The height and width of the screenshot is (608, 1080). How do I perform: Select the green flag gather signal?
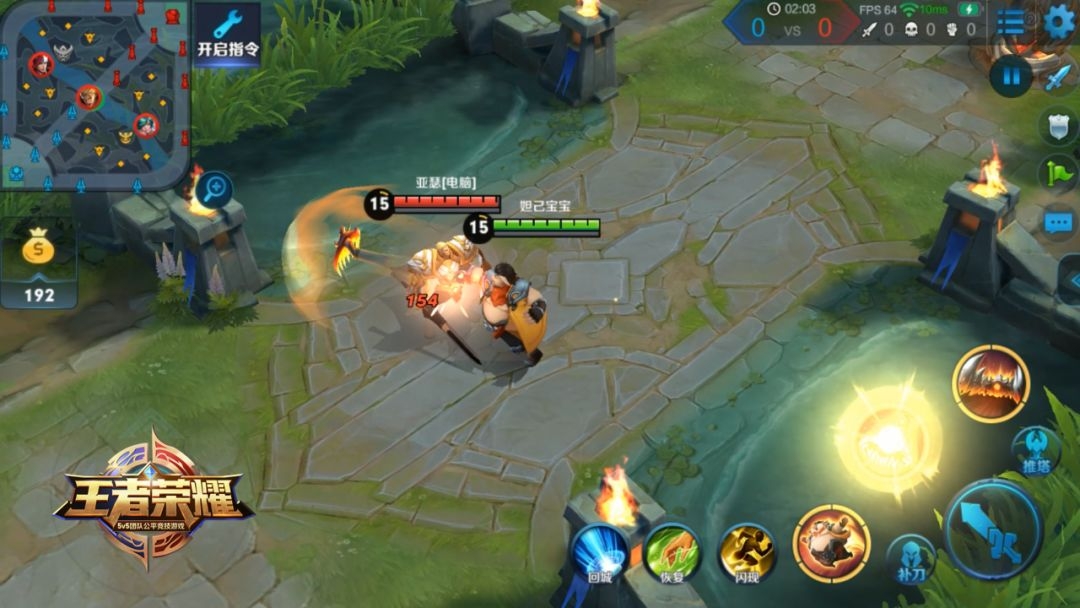coord(1058,174)
